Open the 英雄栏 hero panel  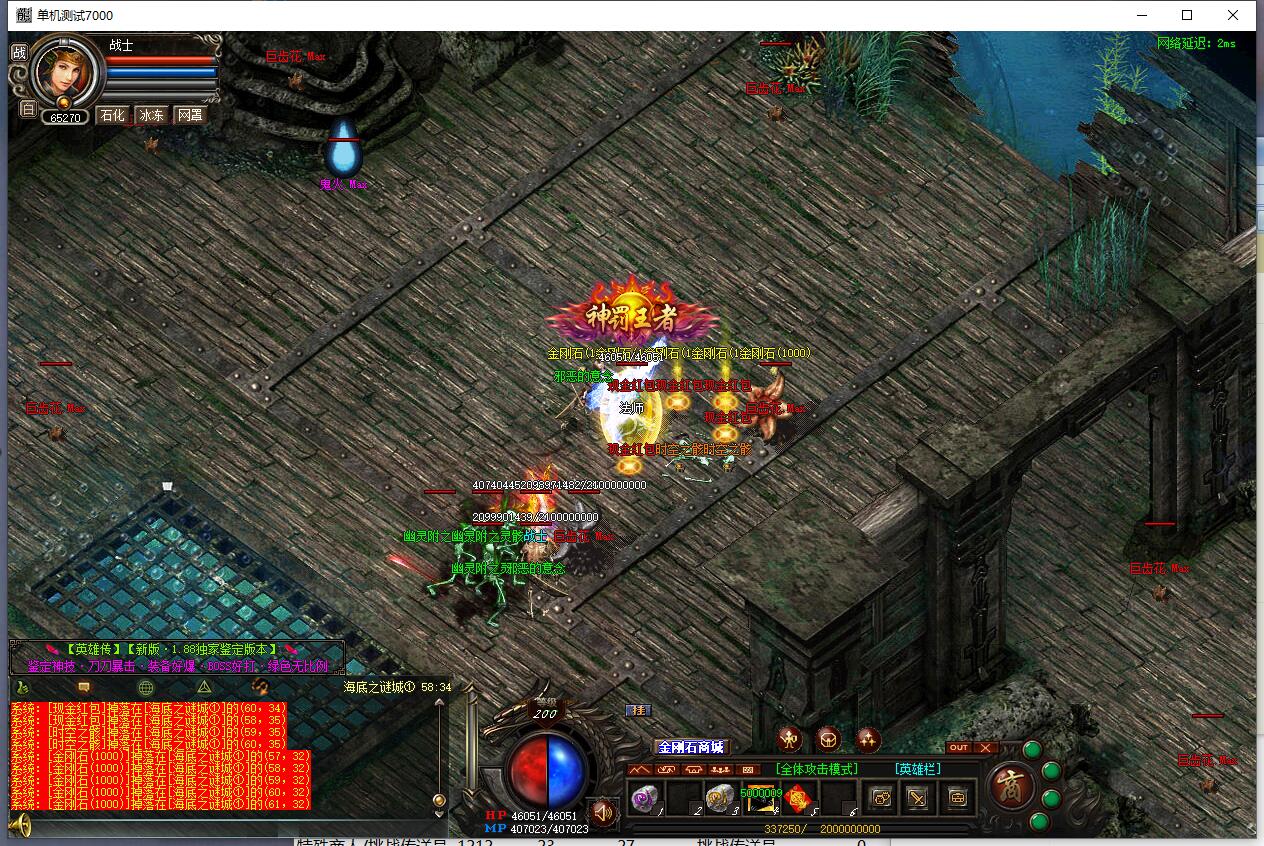[919, 769]
